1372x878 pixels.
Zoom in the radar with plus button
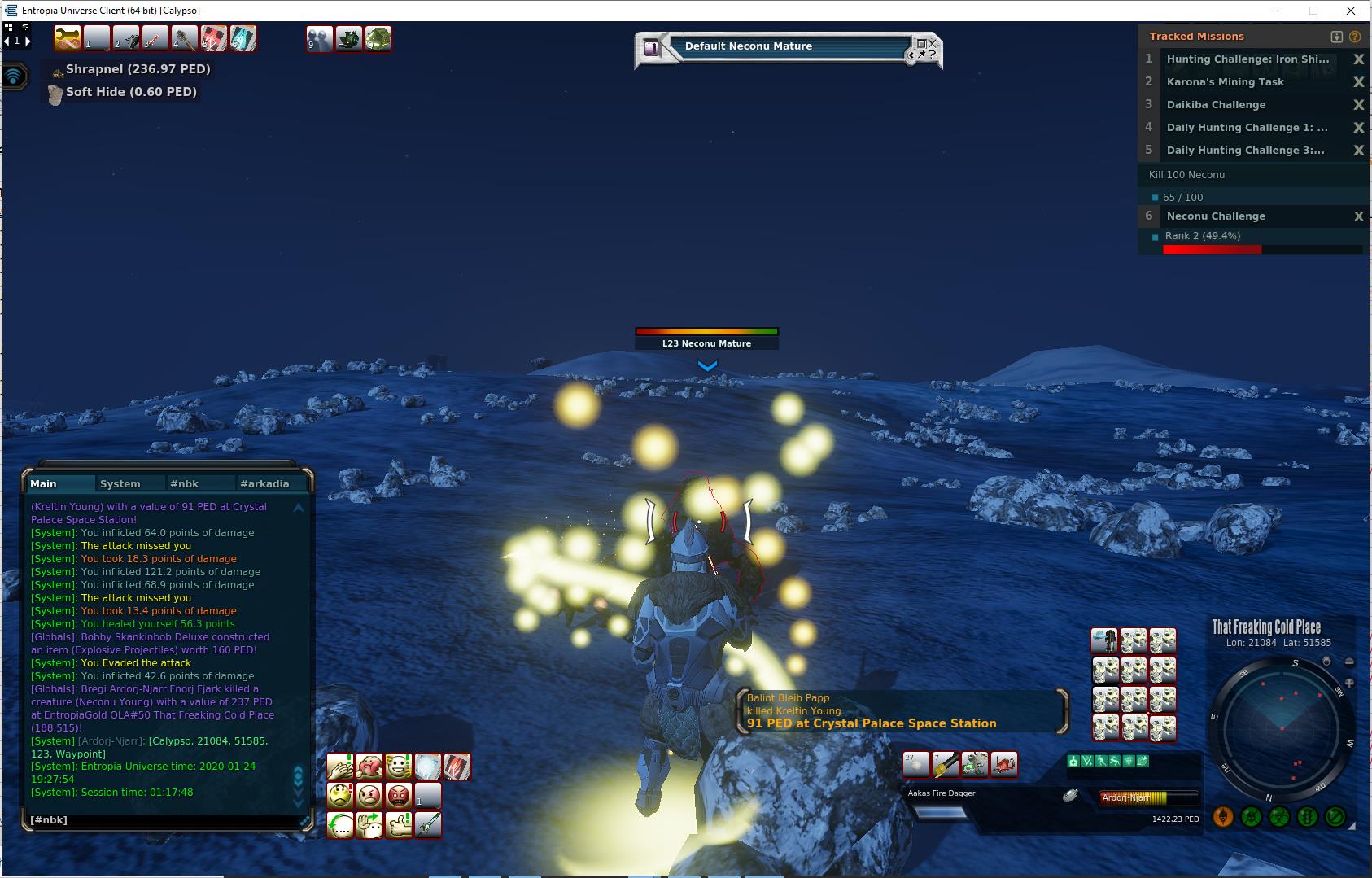click(x=1349, y=683)
